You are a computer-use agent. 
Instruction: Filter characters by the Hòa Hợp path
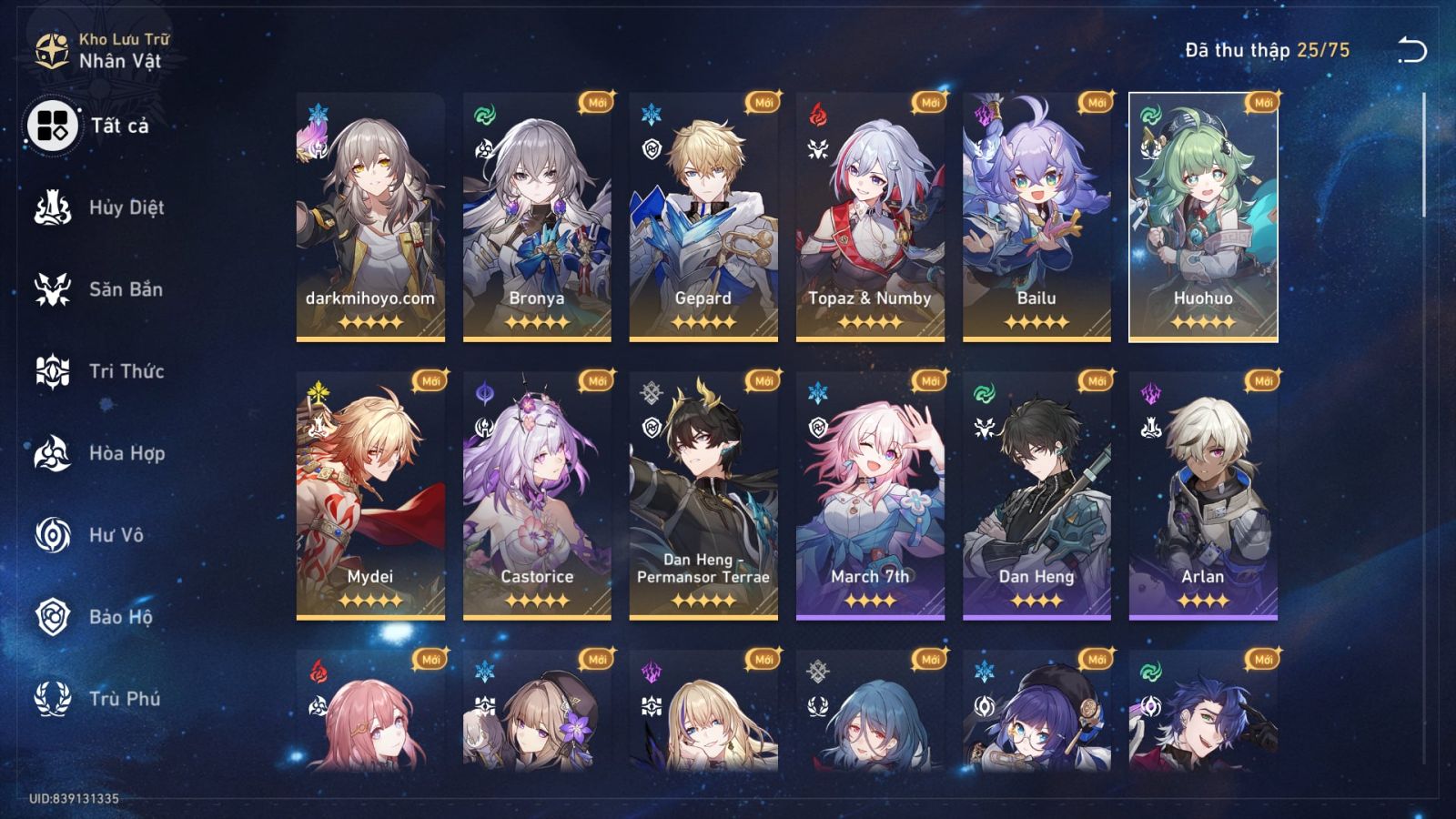tap(52, 453)
